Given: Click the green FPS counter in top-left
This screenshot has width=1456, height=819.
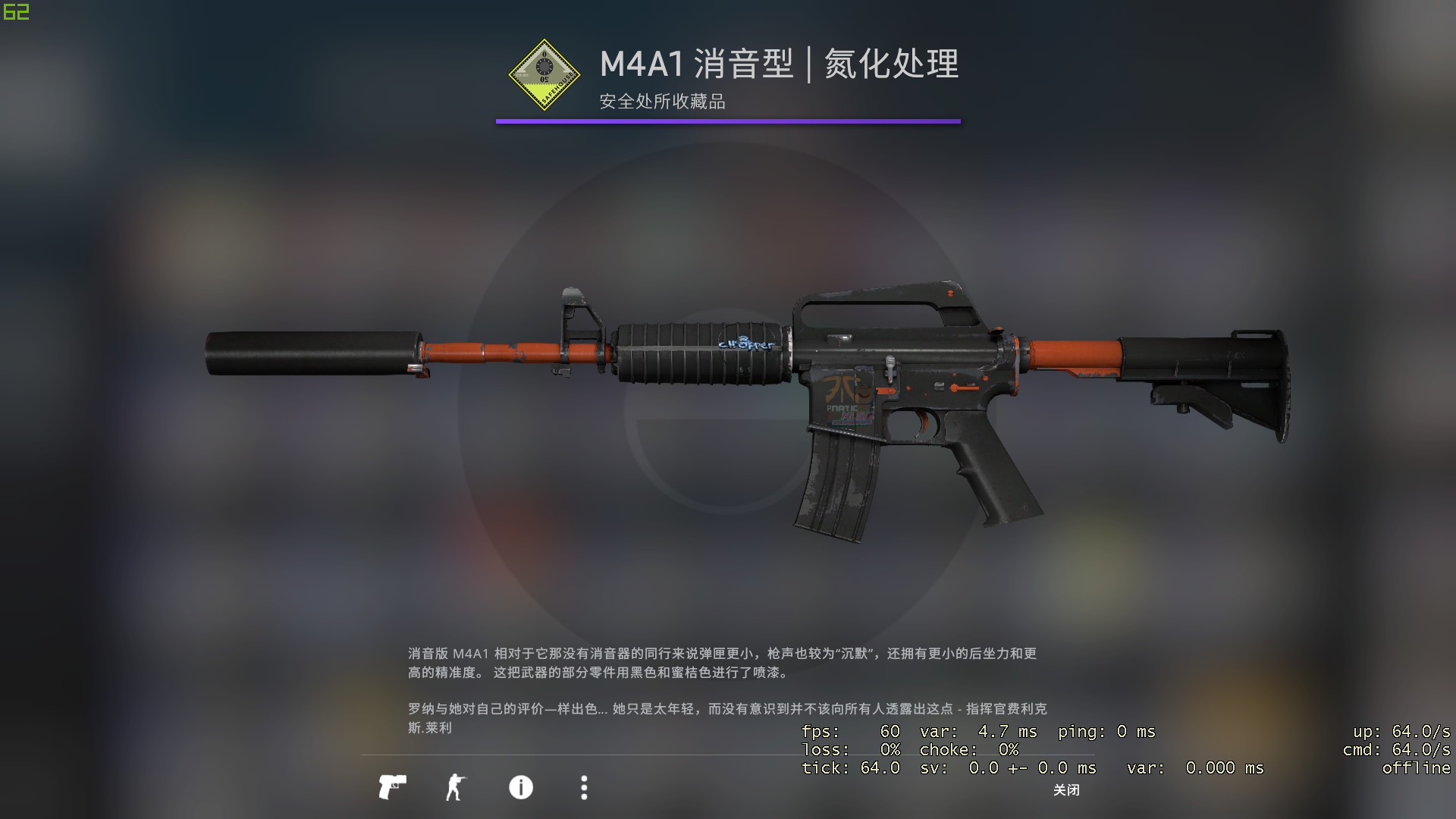Looking at the screenshot, I should click(15, 11).
